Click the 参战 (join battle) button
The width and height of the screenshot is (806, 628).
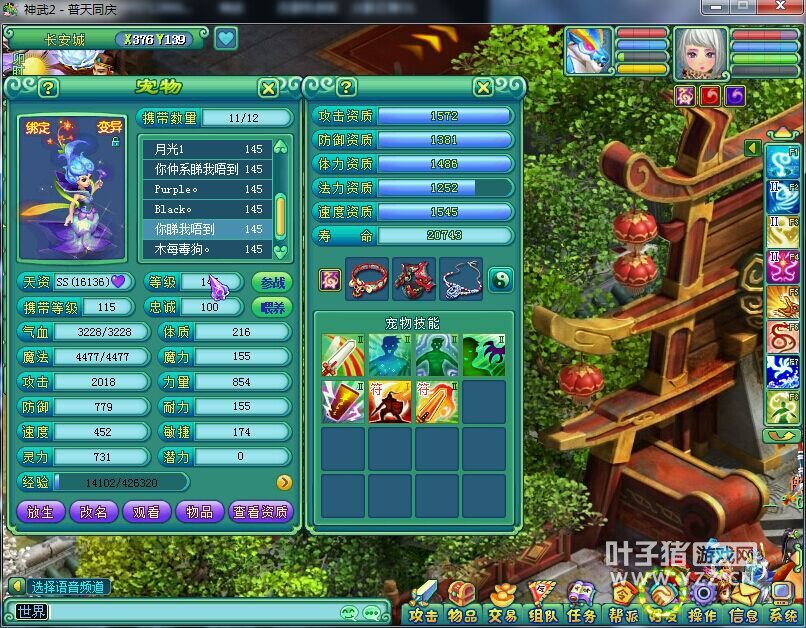pyautogui.click(x=273, y=282)
